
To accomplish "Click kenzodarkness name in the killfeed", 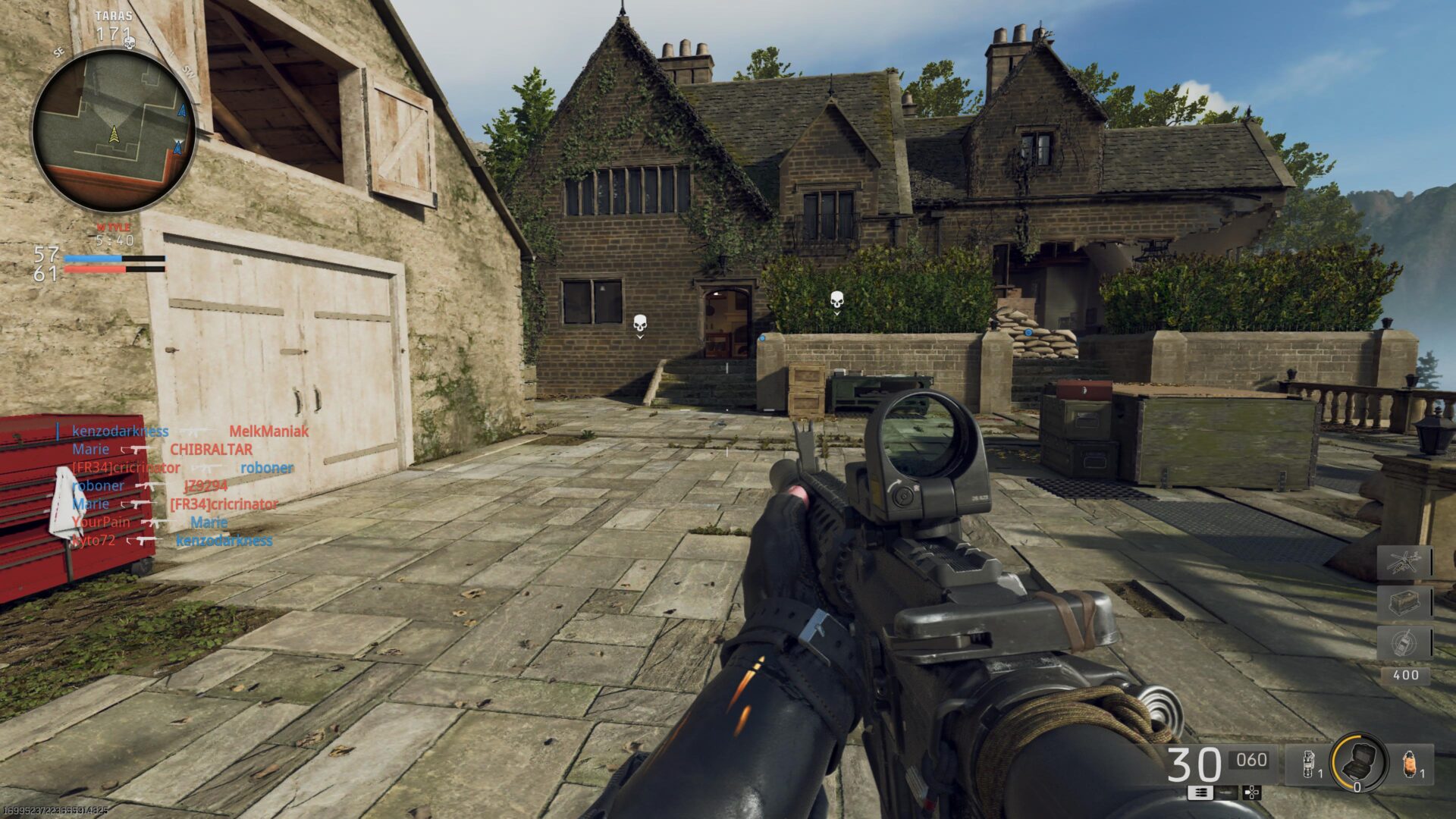I will coord(119,431).
